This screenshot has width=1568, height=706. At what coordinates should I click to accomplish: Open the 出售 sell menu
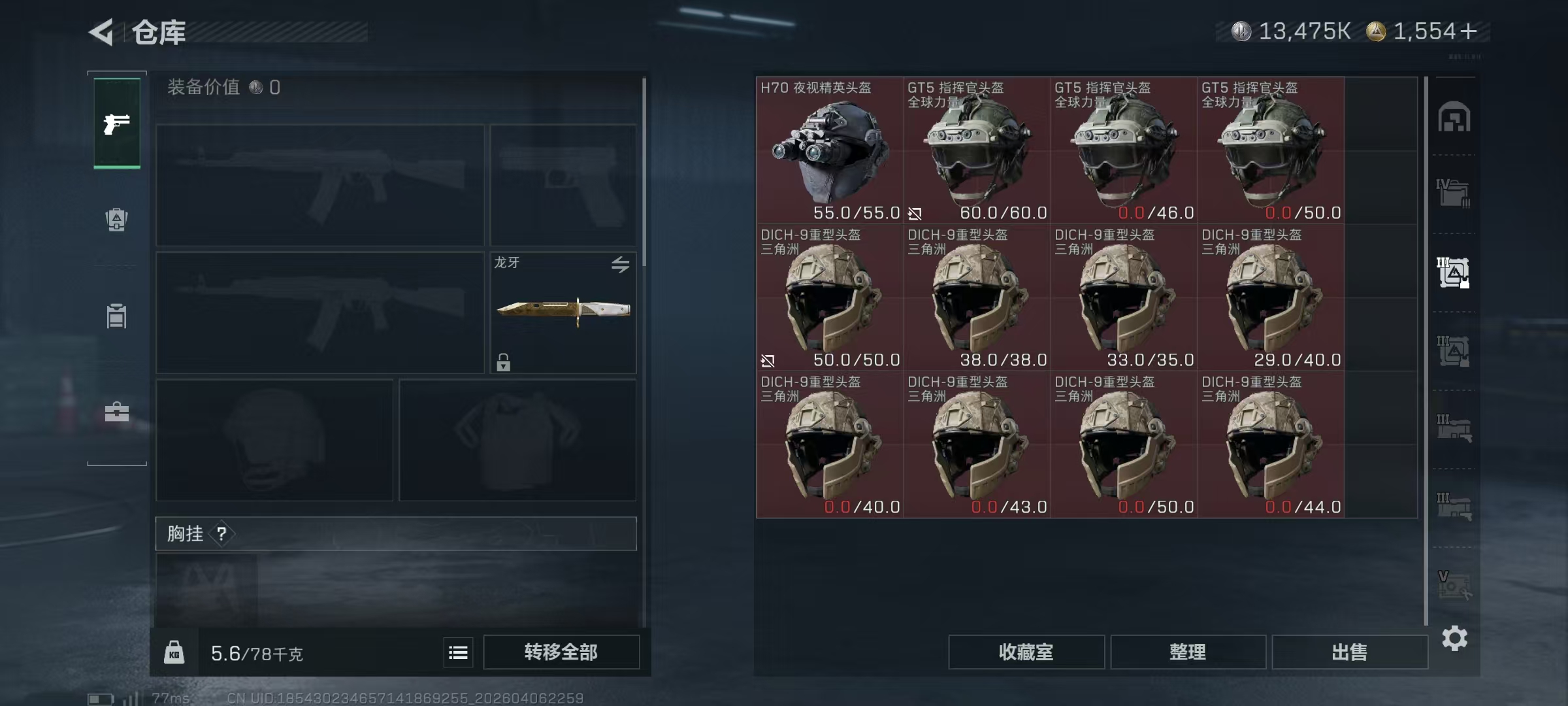coord(1349,652)
